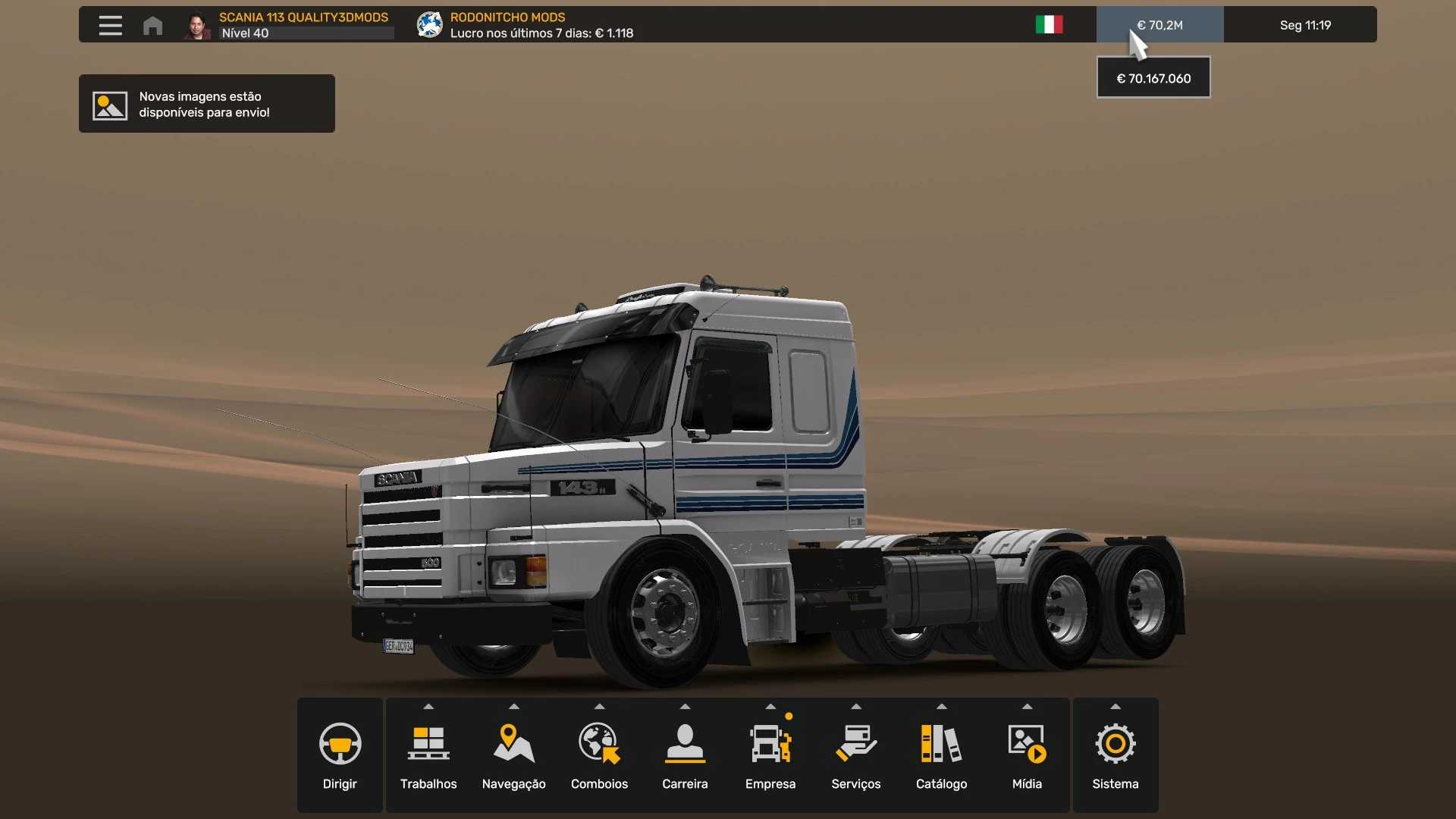Open the new images upload notification
1456x819 pixels.
[x=206, y=104]
